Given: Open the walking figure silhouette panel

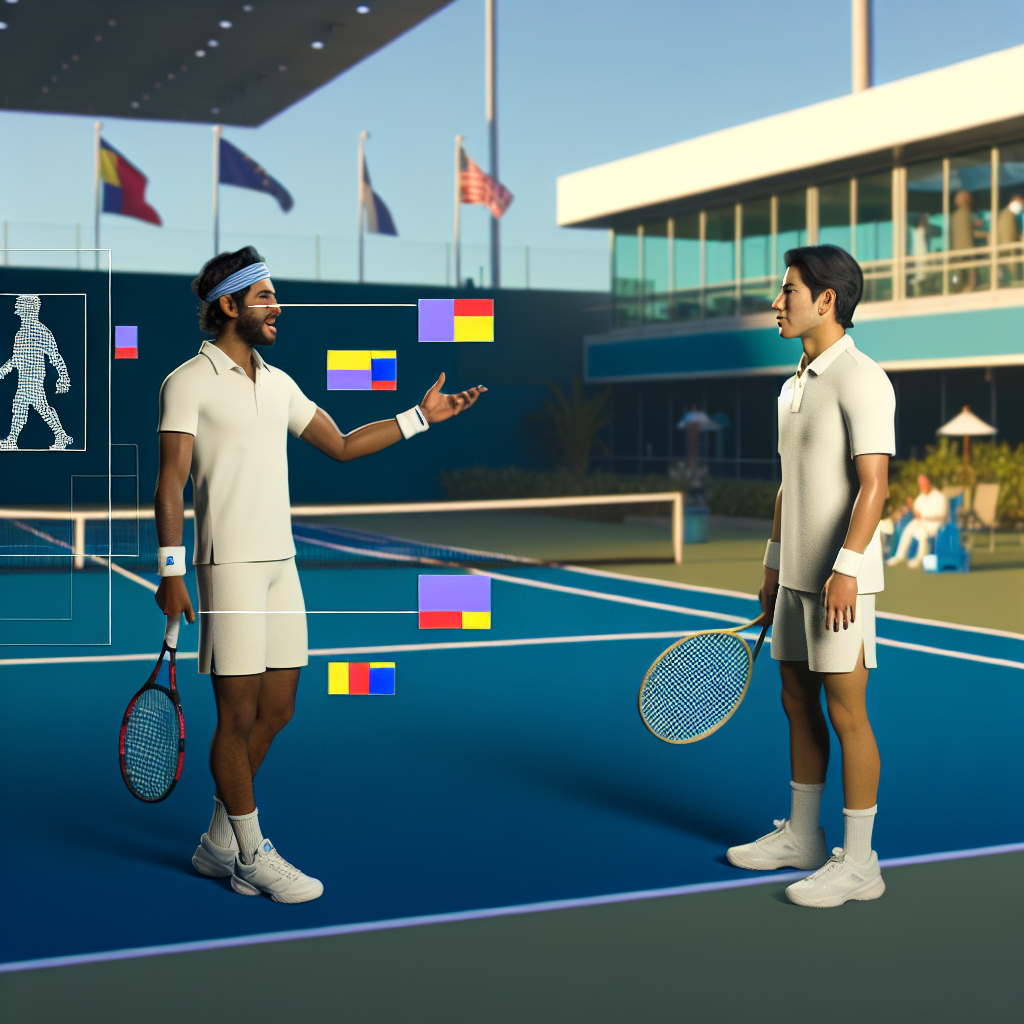Looking at the screenshot, I should pos(40,371).
